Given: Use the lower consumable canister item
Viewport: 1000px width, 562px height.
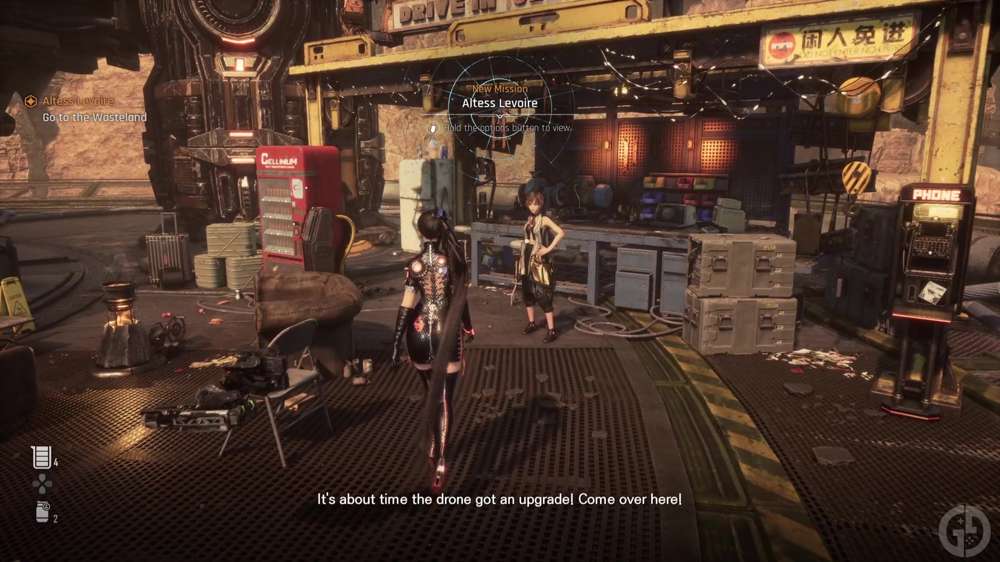Looking at the screenshot, I should (41, 512).
